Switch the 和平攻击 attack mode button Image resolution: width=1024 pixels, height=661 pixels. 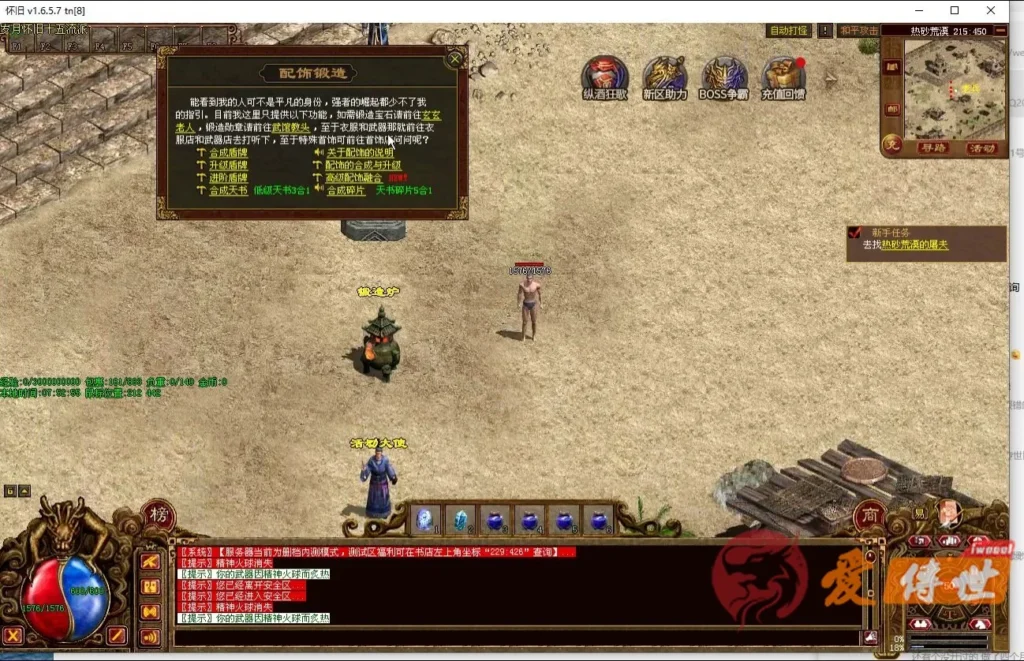pos(858,31)
